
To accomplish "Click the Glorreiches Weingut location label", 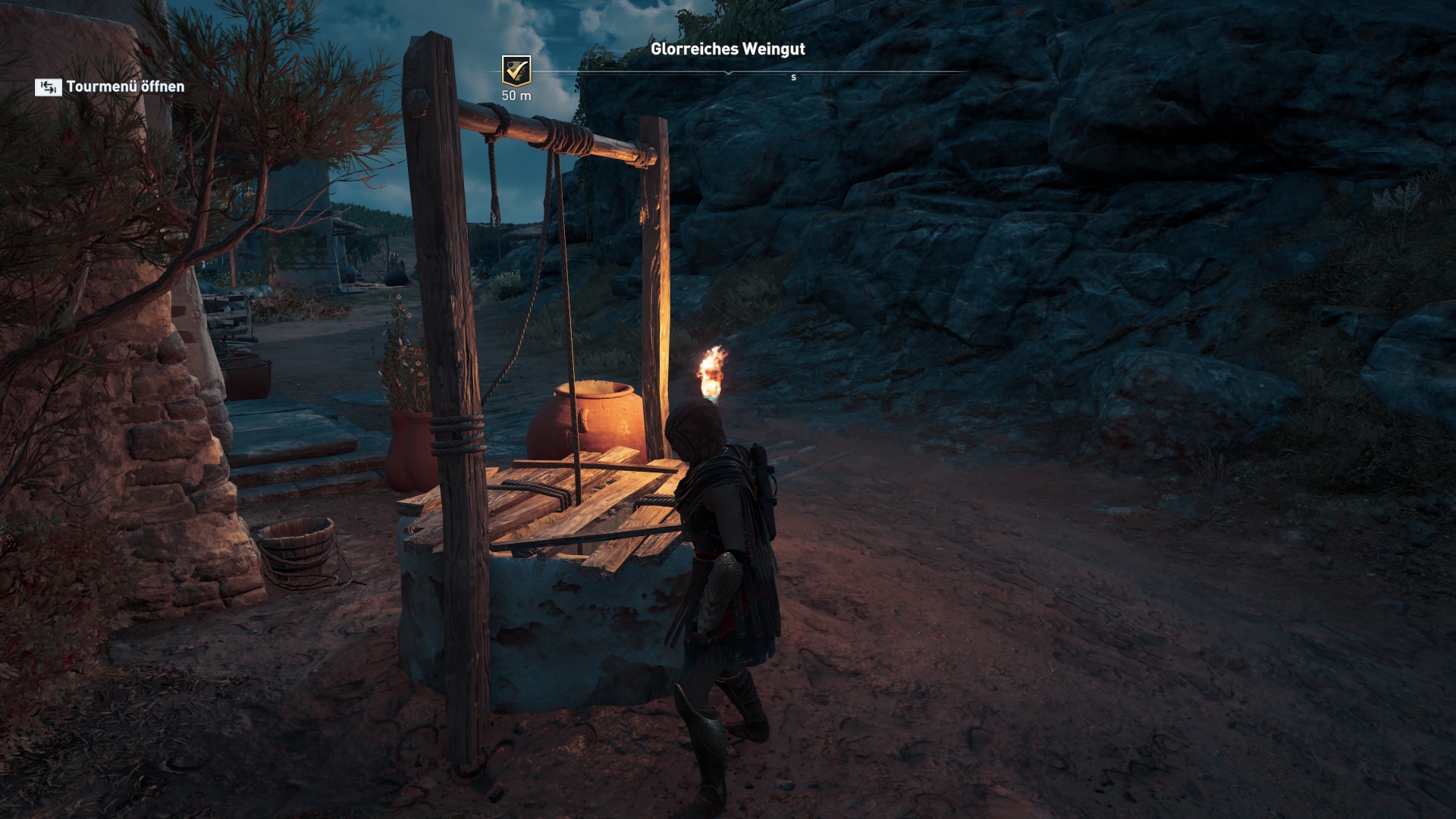I will tap(727, 49).
